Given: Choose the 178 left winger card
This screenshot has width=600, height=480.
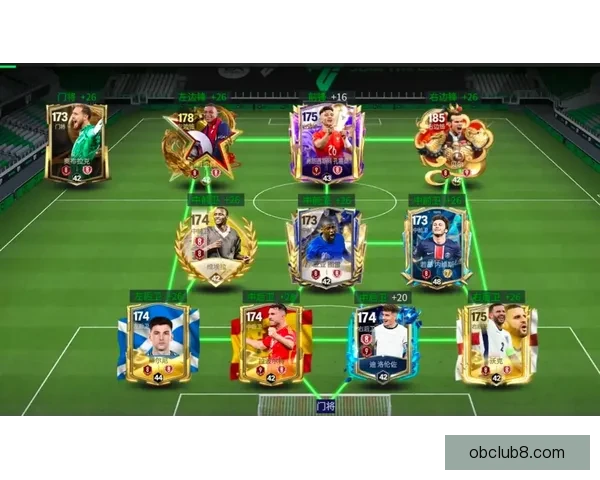Looking at the screenshot, I should 199,144.
